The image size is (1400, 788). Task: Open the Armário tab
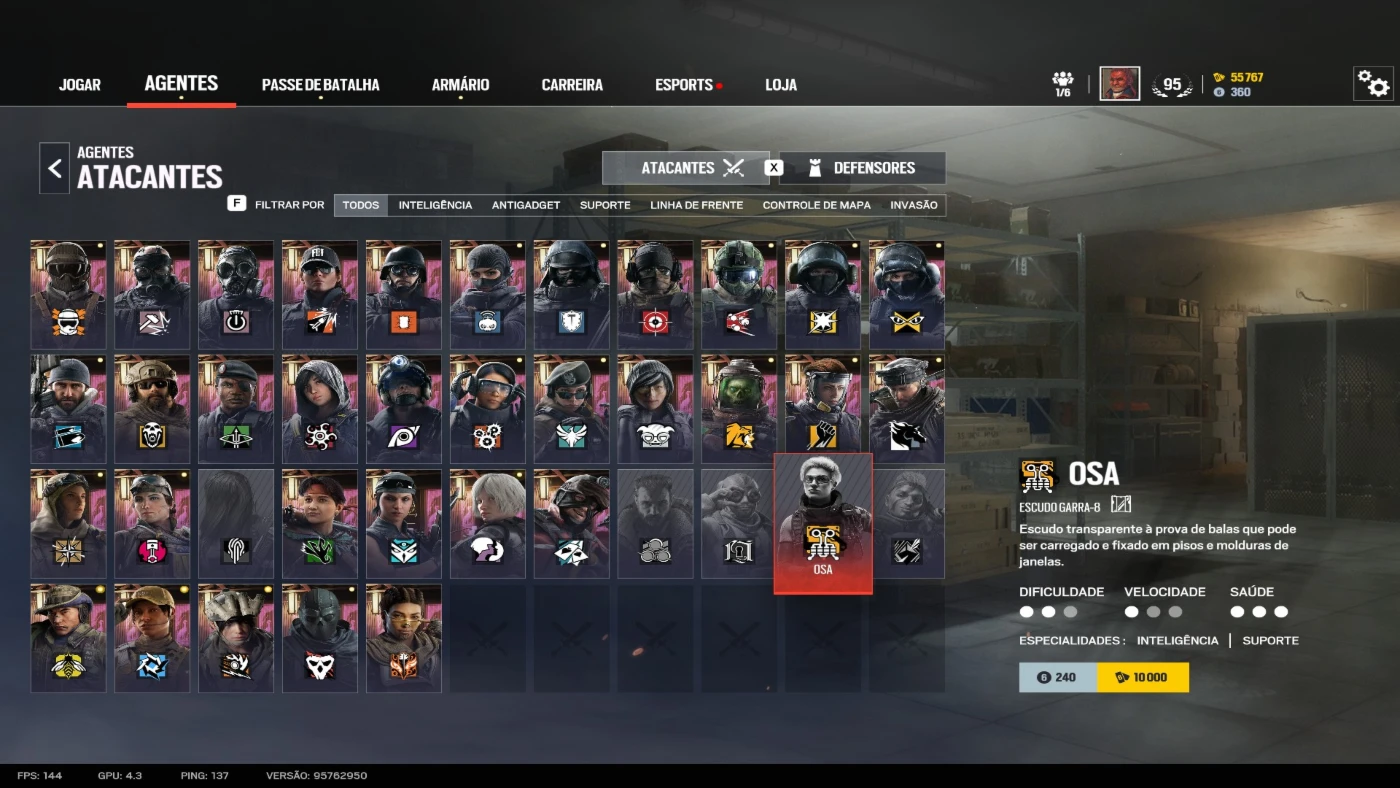[460, 85]
